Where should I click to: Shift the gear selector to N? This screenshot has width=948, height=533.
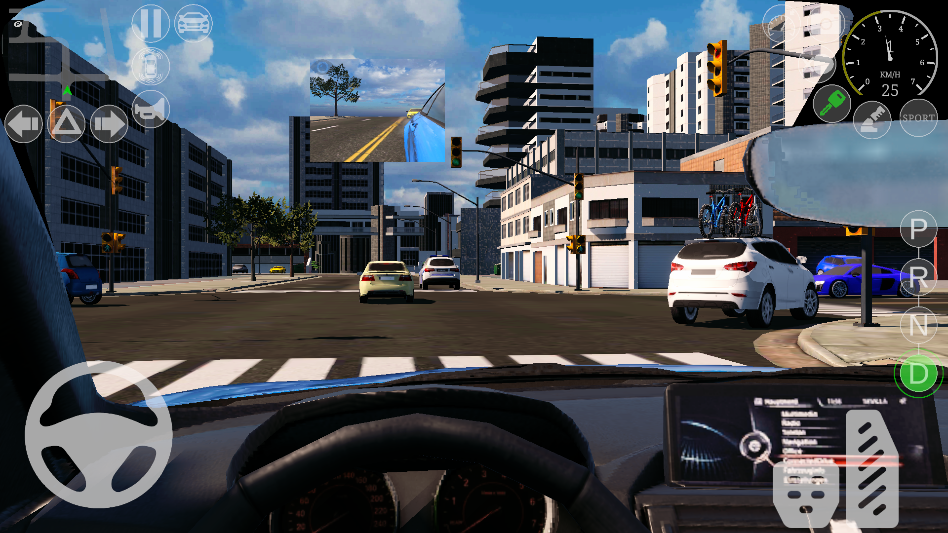tap(918, 324)
